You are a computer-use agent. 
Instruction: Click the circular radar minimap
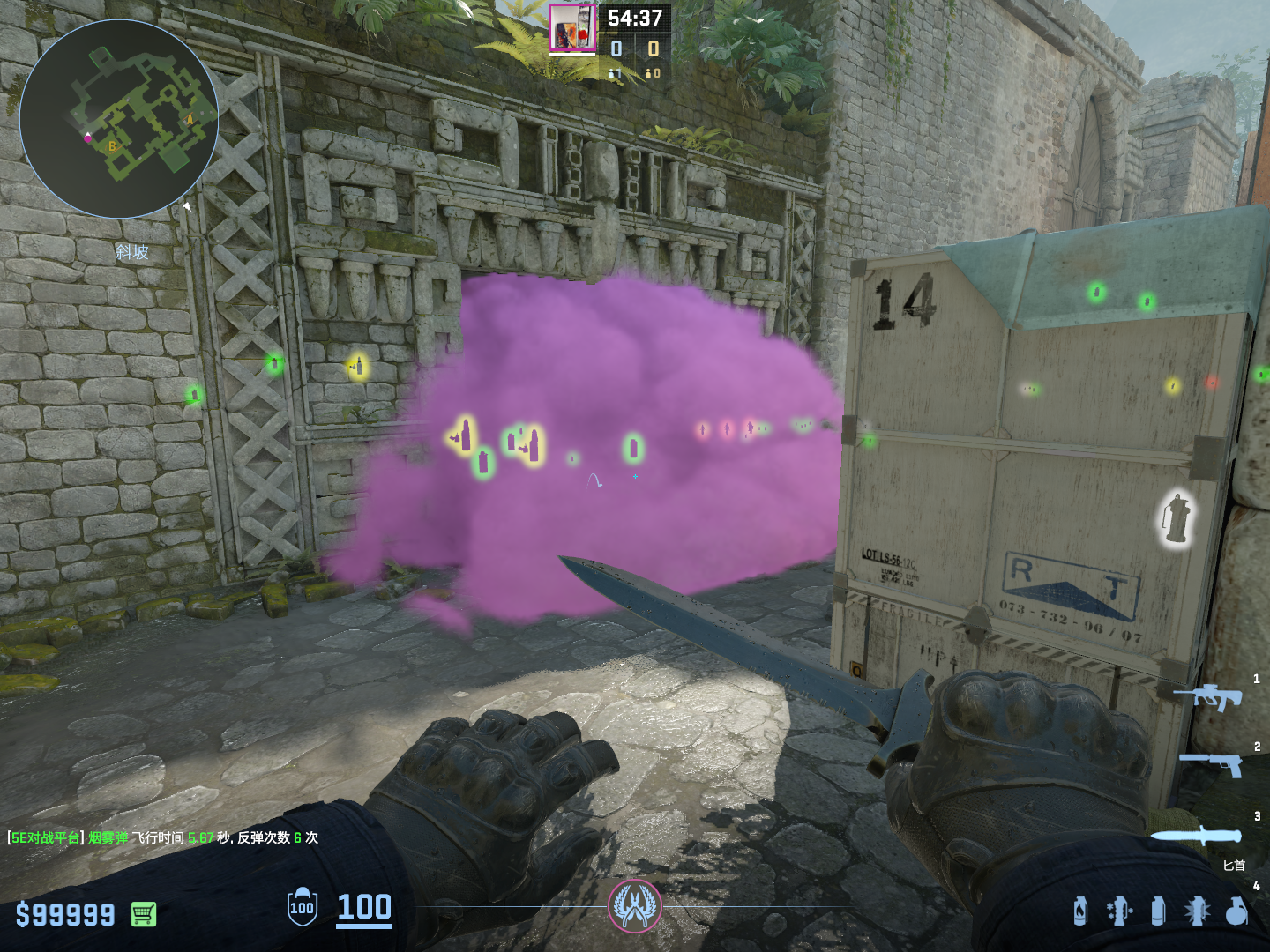coord(119,119)
